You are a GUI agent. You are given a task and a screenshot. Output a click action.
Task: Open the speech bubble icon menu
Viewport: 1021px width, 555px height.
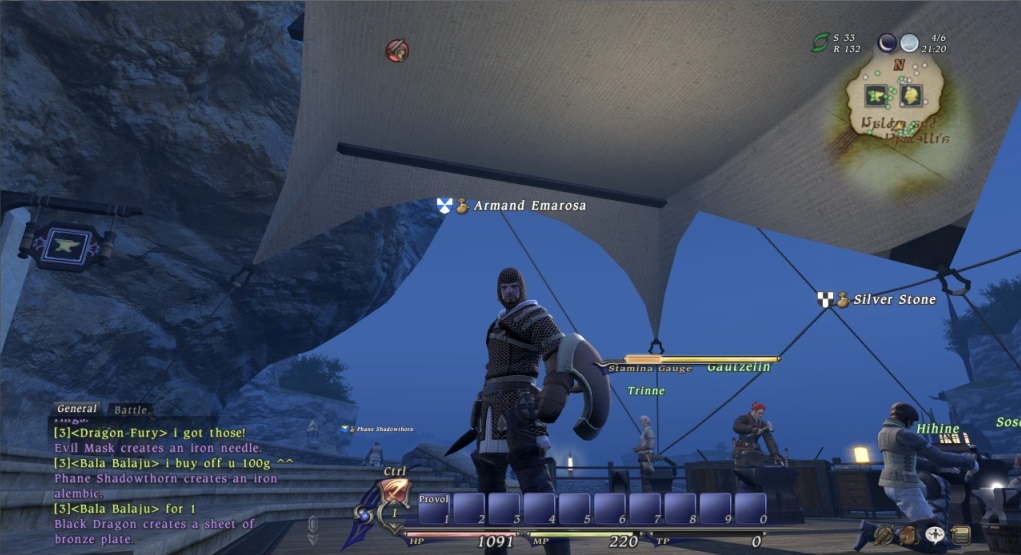936,534
